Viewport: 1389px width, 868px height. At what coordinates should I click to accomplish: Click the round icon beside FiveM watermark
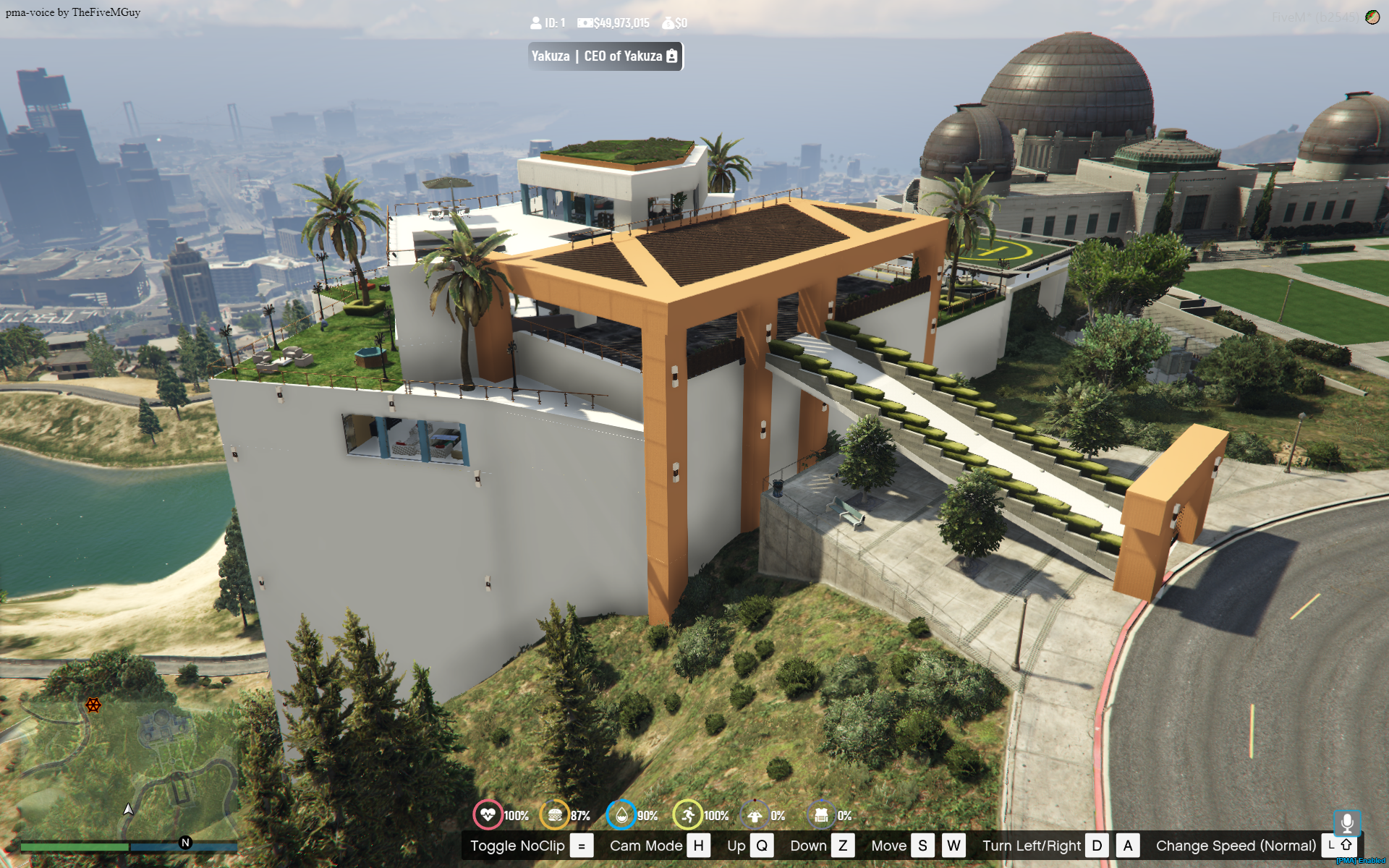[x=1372, y=17]
